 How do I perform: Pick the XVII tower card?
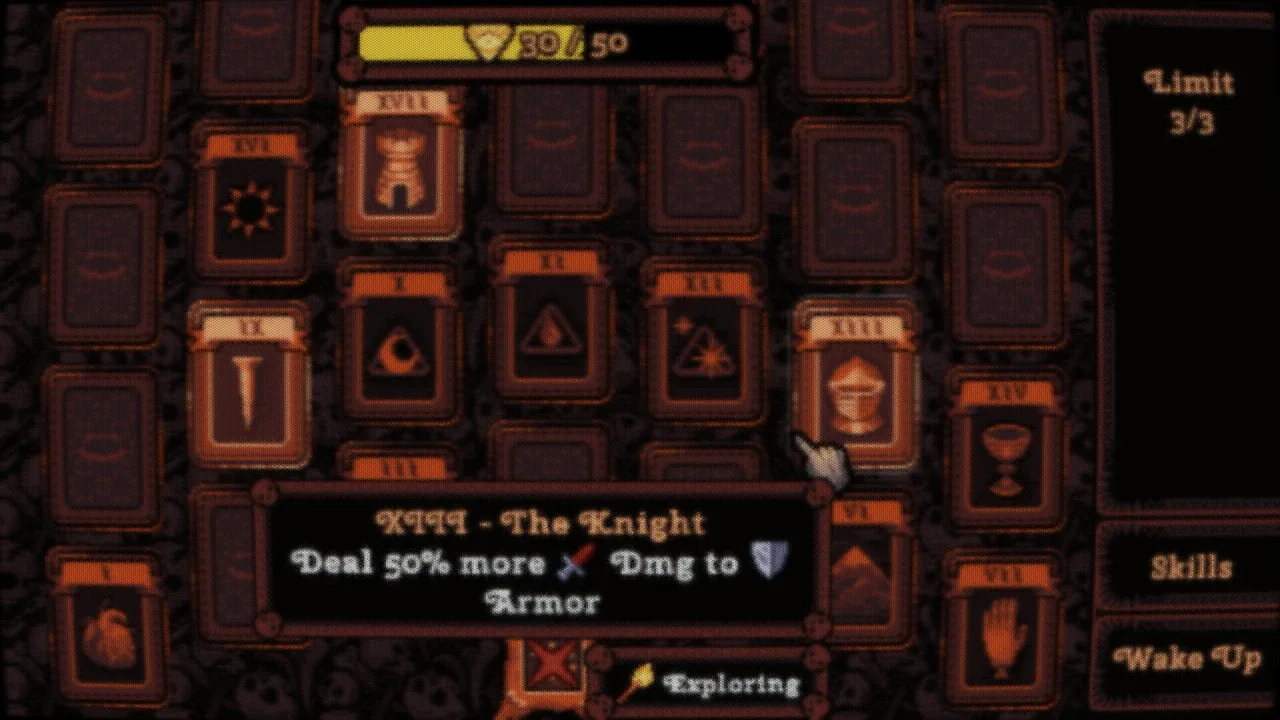tap(401, 164)
